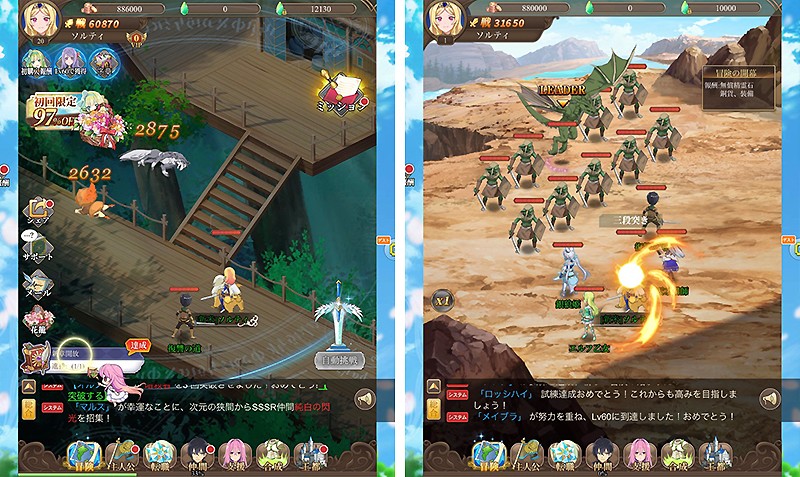Toggle the x1 battle speed button
The width and height of the screenshot is (800, 477).
(442, 299)
